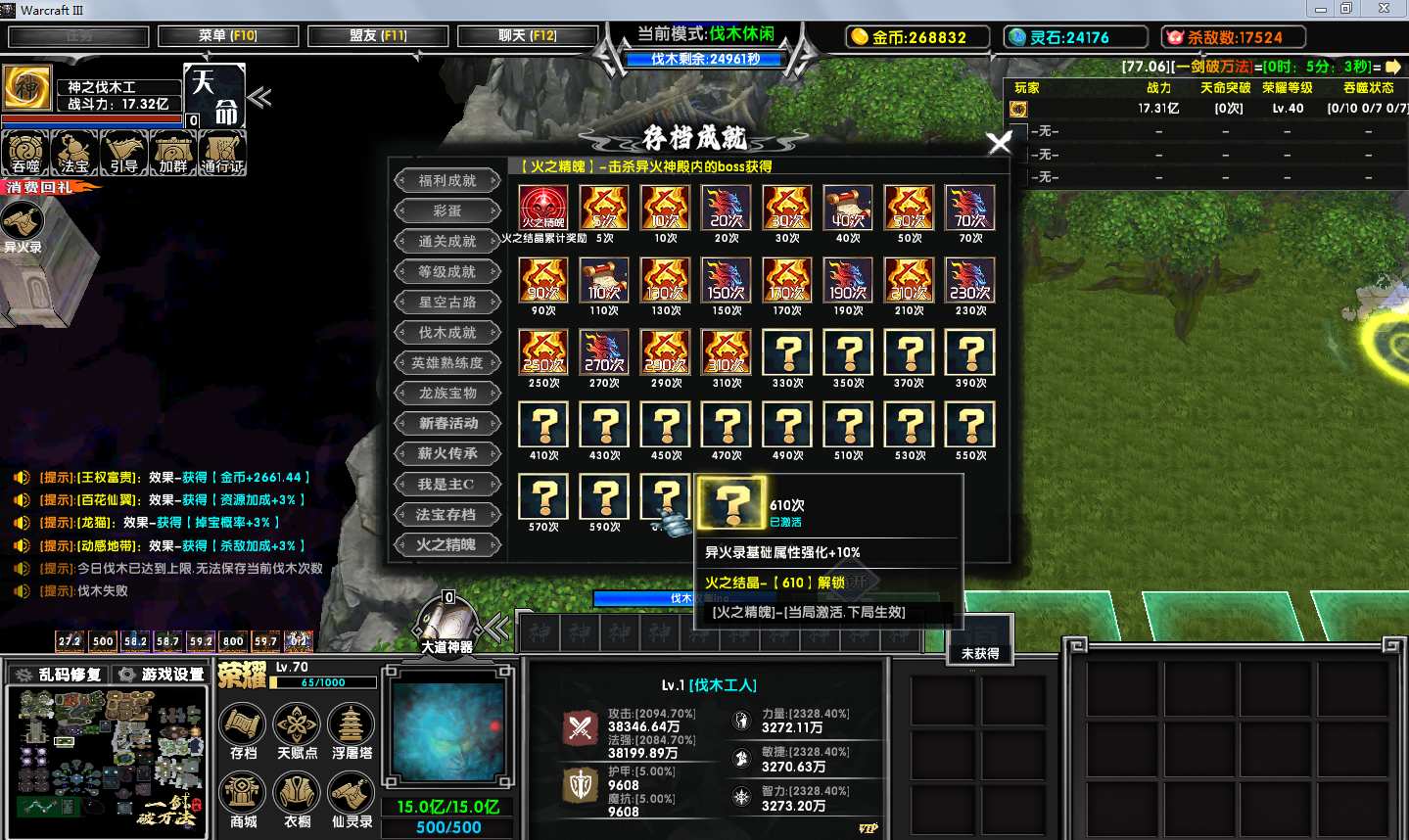
Task: Click the 110次 reward icon
Action: (604, 281)
